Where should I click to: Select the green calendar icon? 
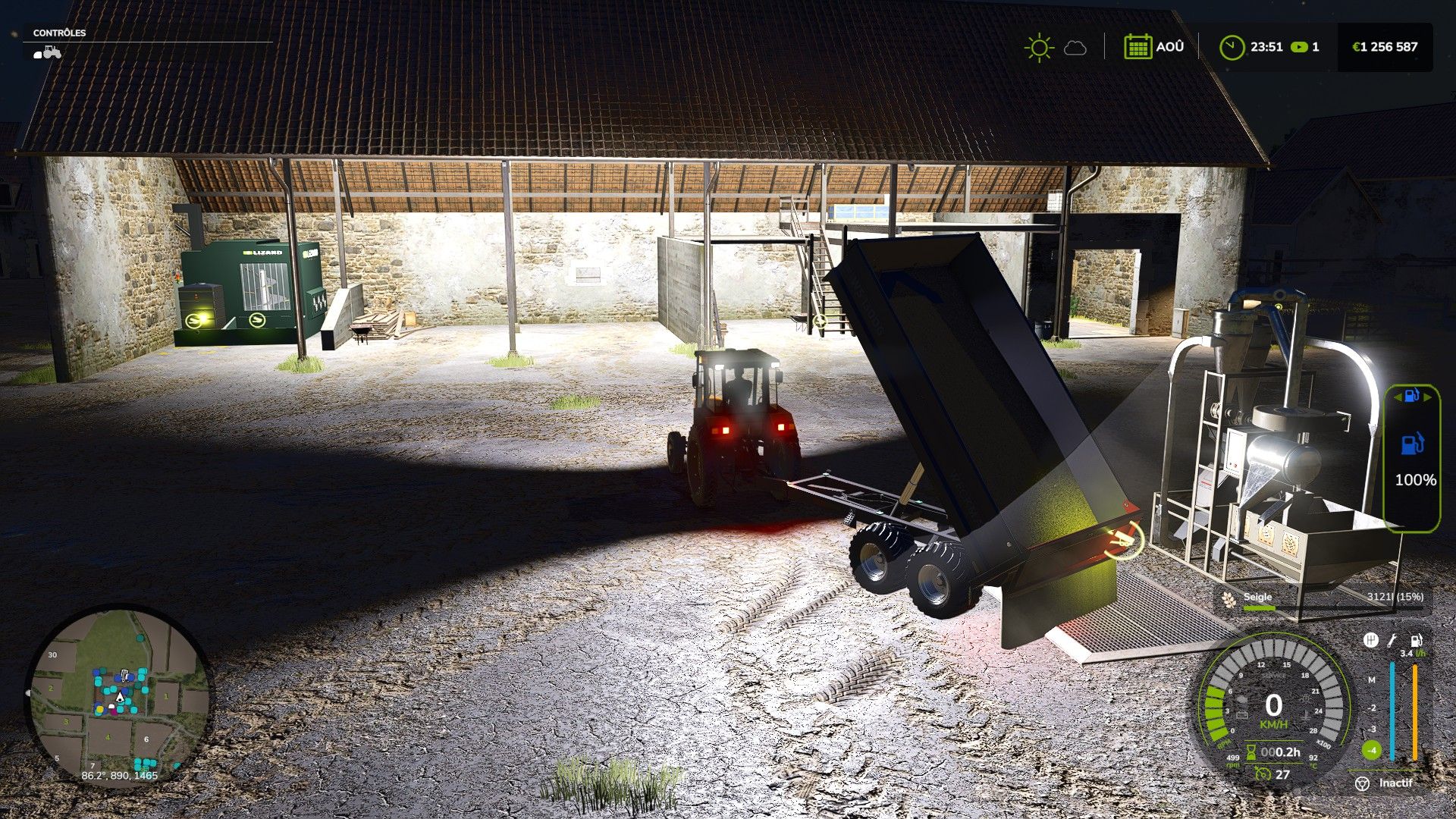pyautogui.click(x=1137, y=47)
